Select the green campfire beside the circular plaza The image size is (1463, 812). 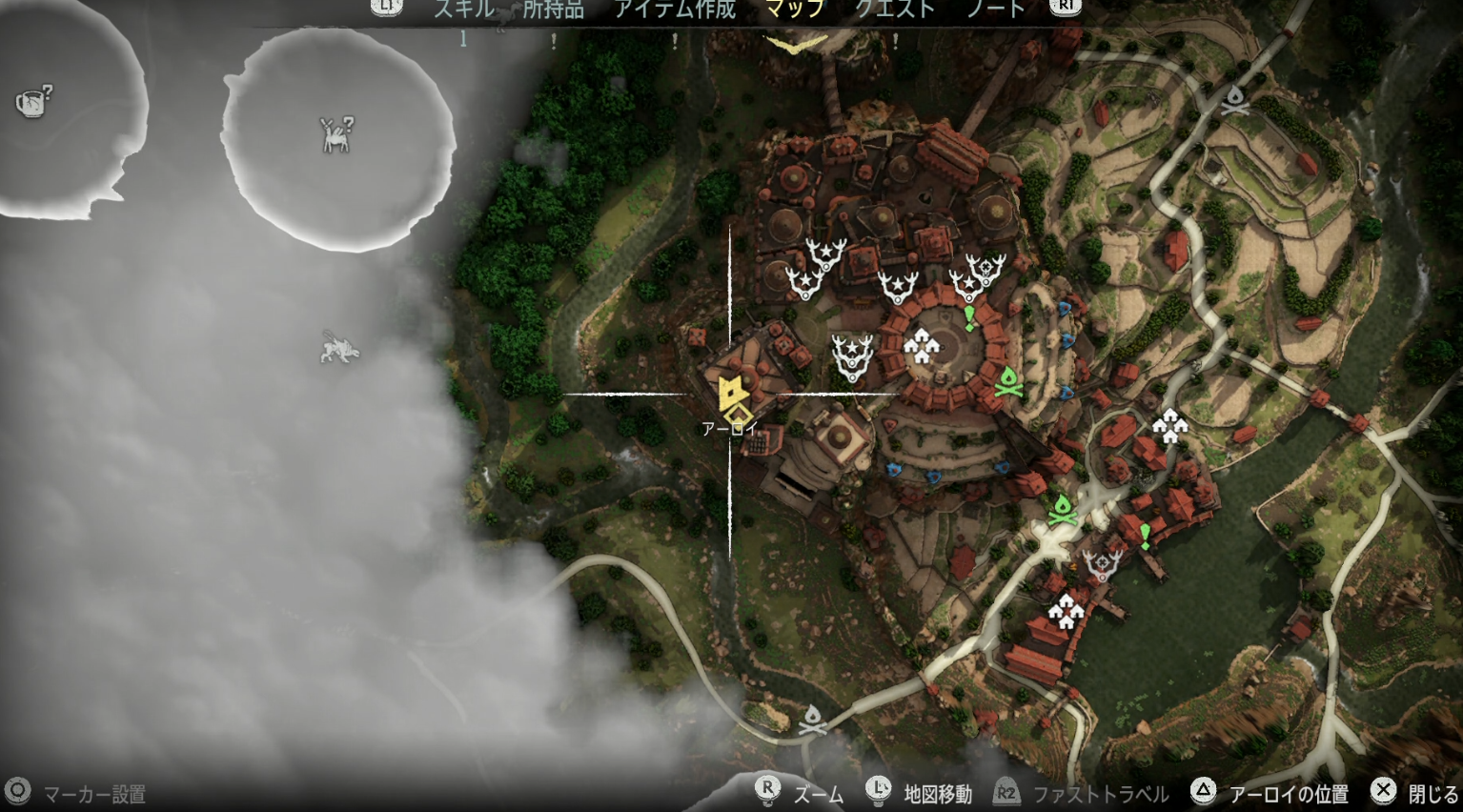pyautogui.click(x=1007, y=381)
